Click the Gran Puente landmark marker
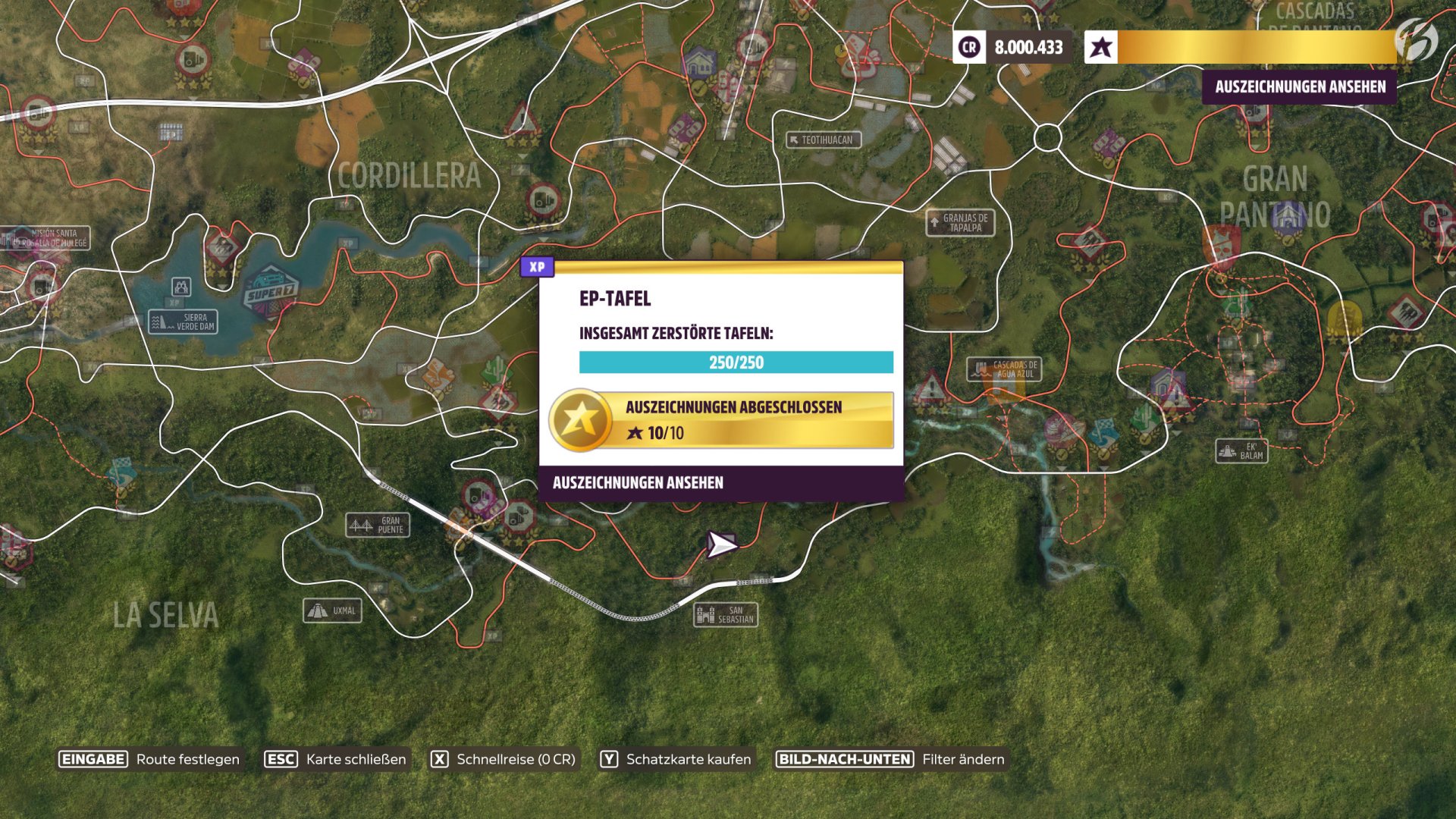This screenshot has width=1456, height=819. (378, 525)
